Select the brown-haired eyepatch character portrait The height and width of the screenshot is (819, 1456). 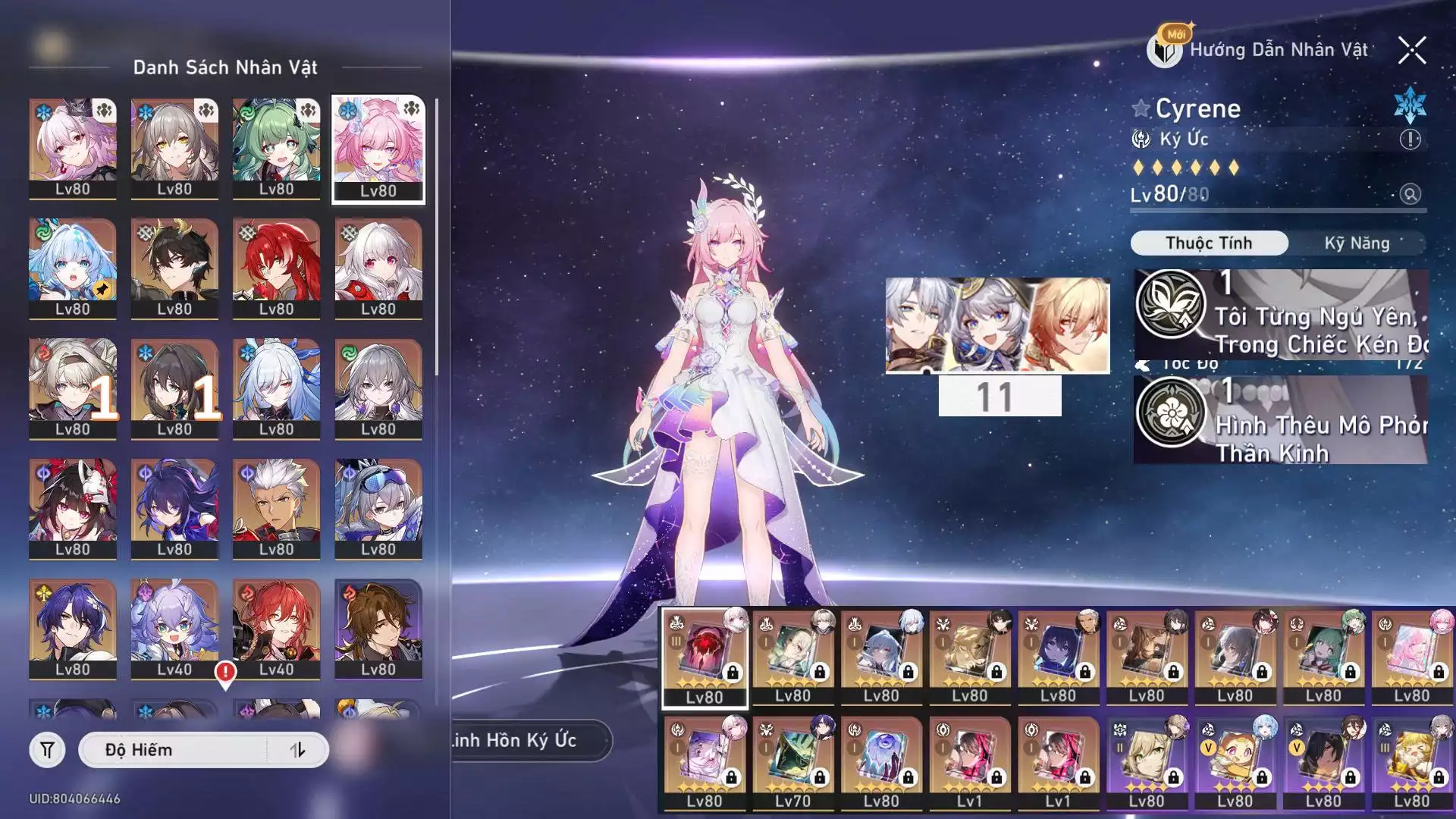378,629
